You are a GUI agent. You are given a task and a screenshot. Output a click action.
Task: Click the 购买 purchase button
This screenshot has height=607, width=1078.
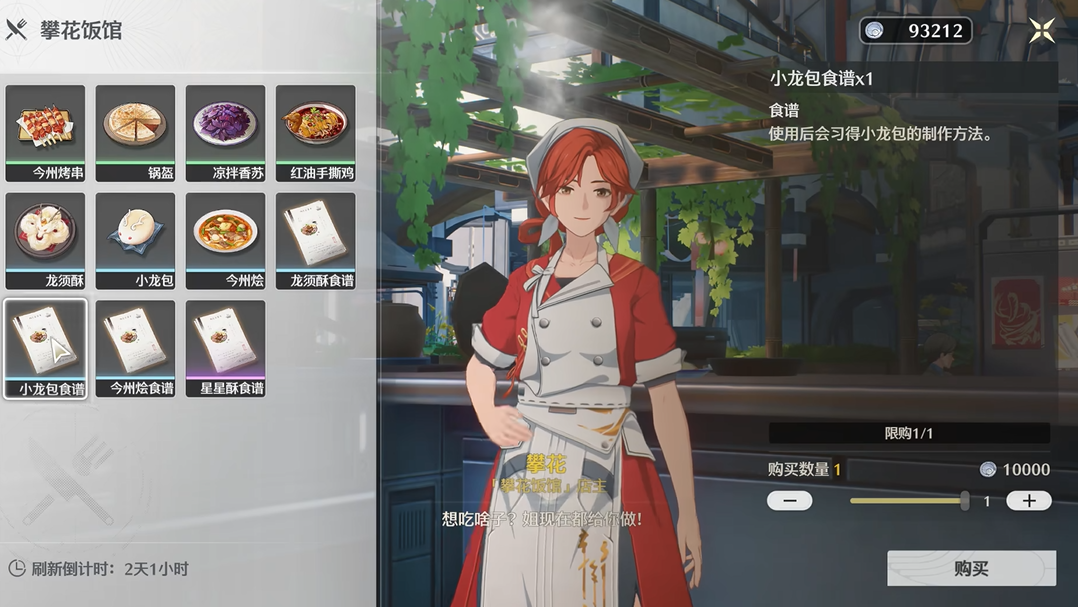pyautogui.click(x=970, y=568)
